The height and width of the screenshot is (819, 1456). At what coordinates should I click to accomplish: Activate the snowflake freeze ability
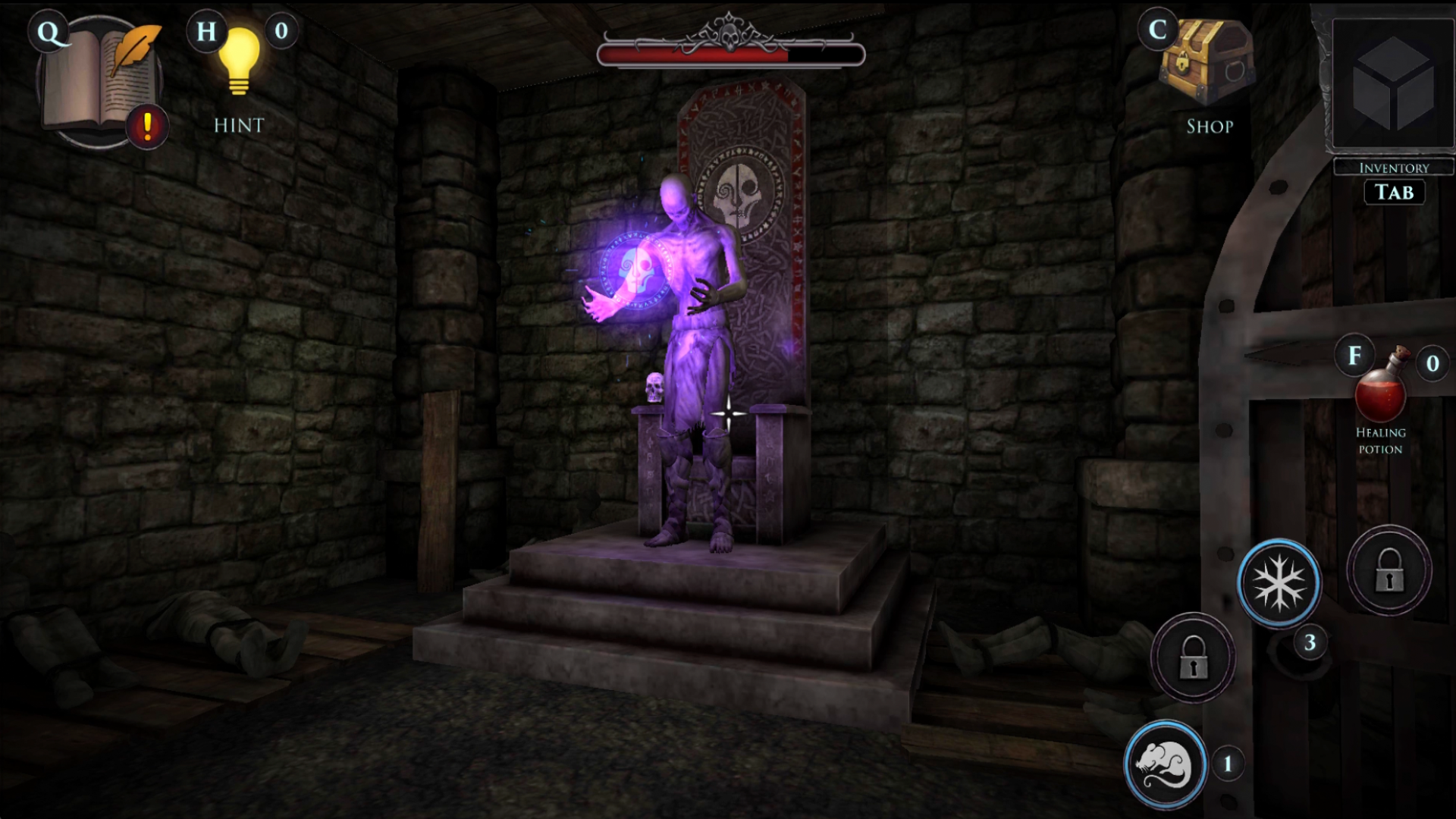1279,582
